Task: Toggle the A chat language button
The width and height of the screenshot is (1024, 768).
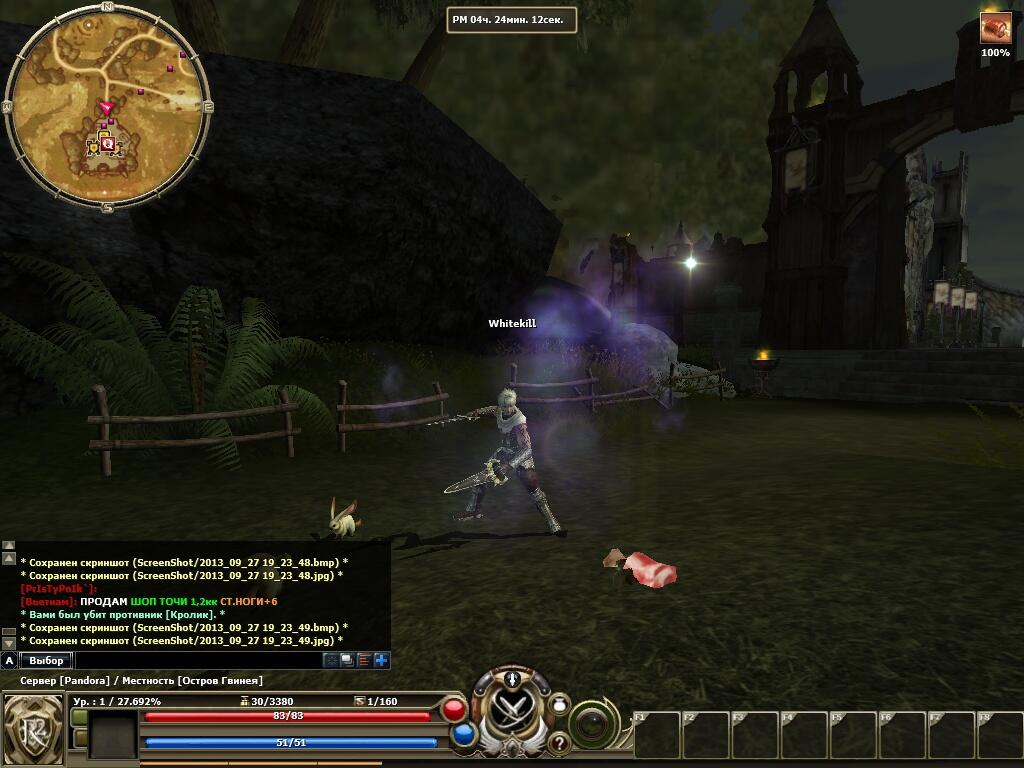Action: pos(9,660)
